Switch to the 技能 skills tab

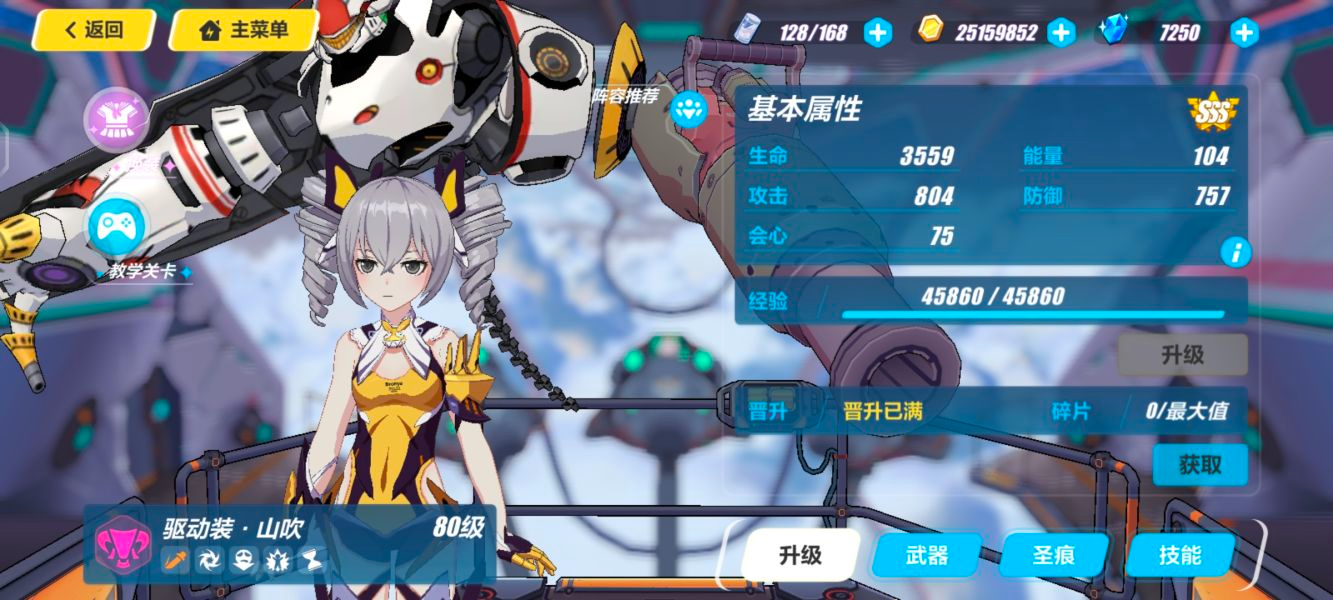click(1180, 555)
